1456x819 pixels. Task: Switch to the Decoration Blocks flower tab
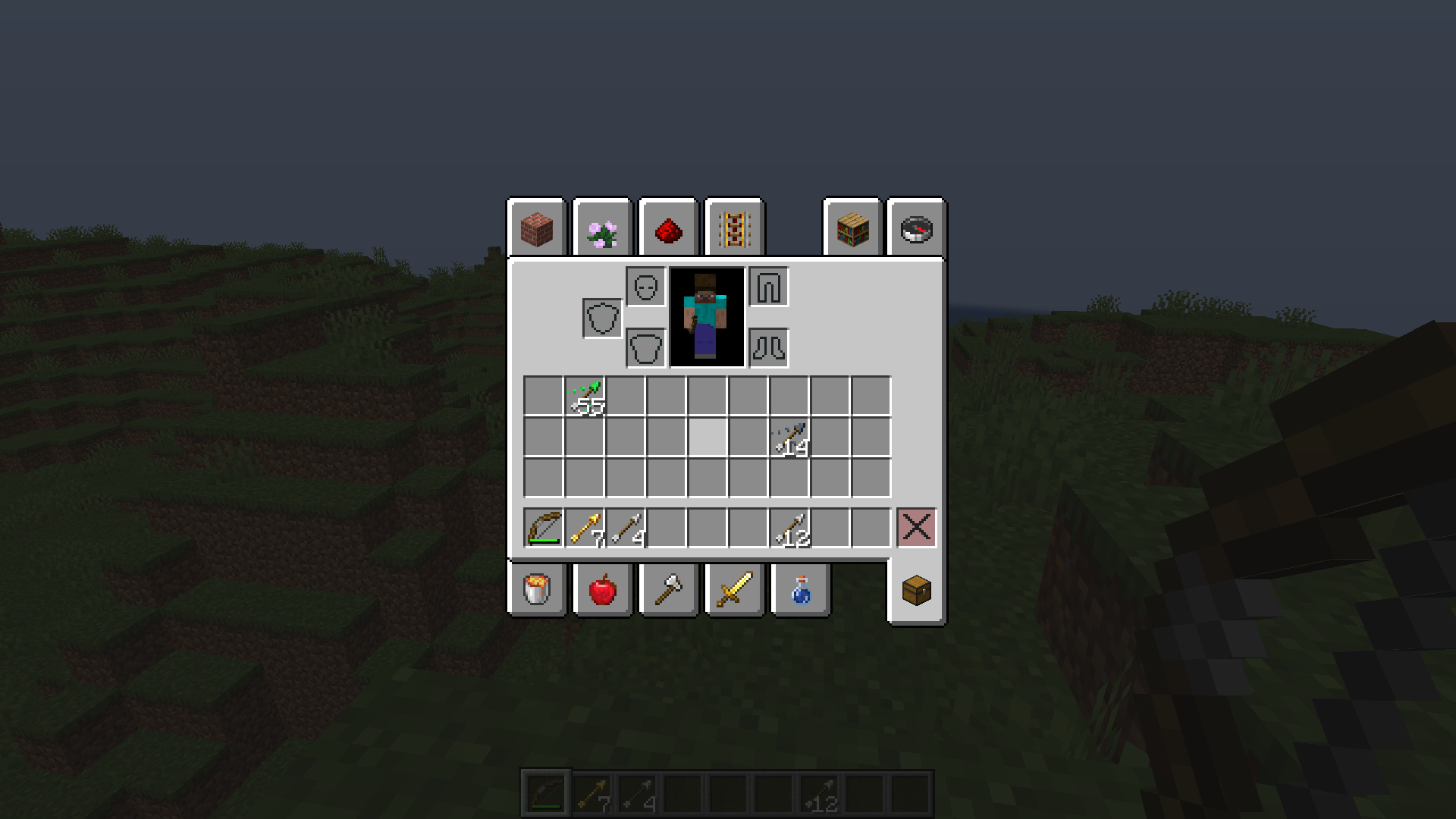pyautogui.click(x=601, y=230)
